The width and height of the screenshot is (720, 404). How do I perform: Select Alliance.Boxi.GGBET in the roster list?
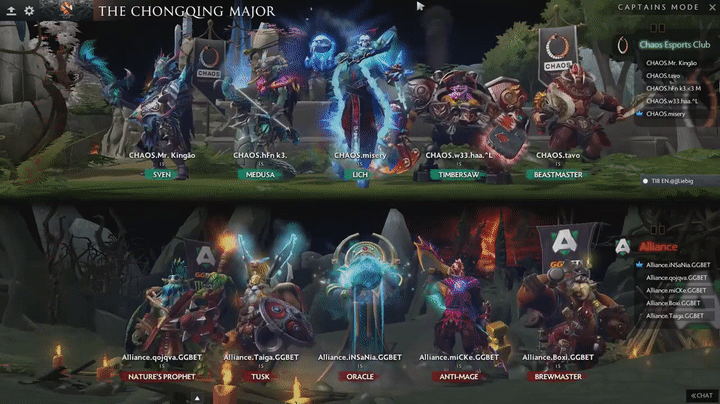click(x=675, y=303)
